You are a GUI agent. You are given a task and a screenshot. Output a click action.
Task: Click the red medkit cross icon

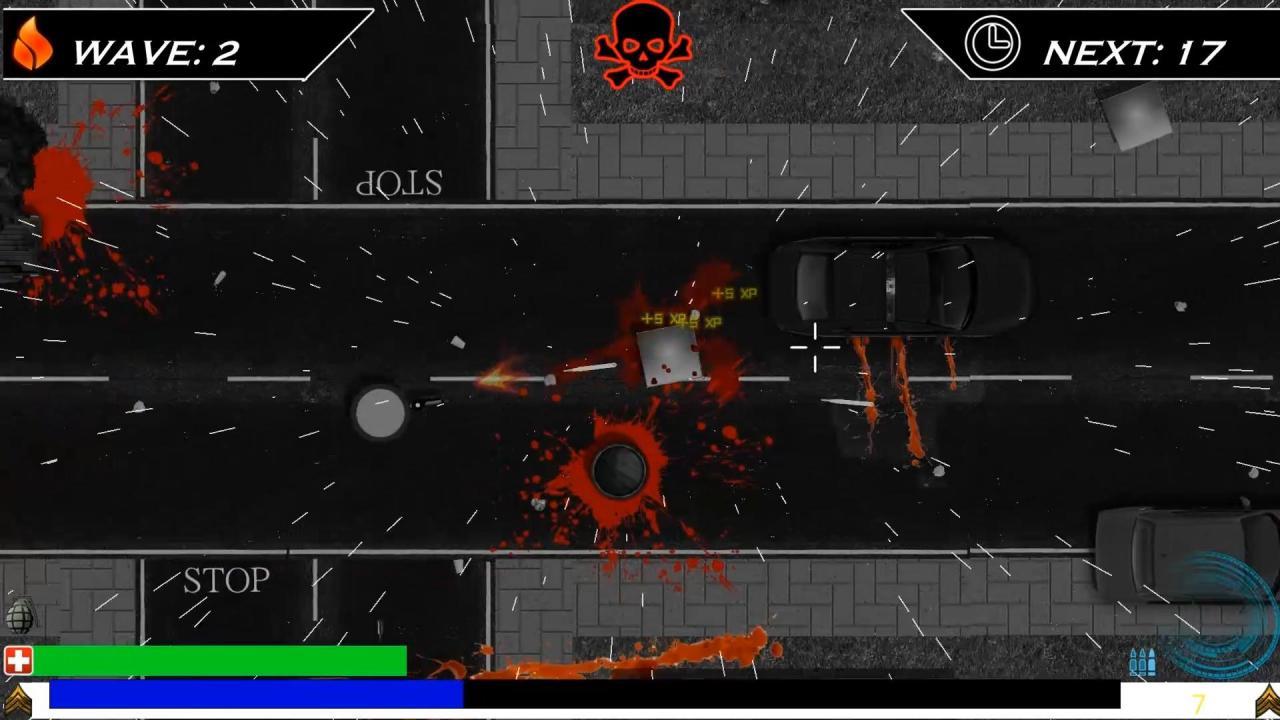click(x=18, y=659)
